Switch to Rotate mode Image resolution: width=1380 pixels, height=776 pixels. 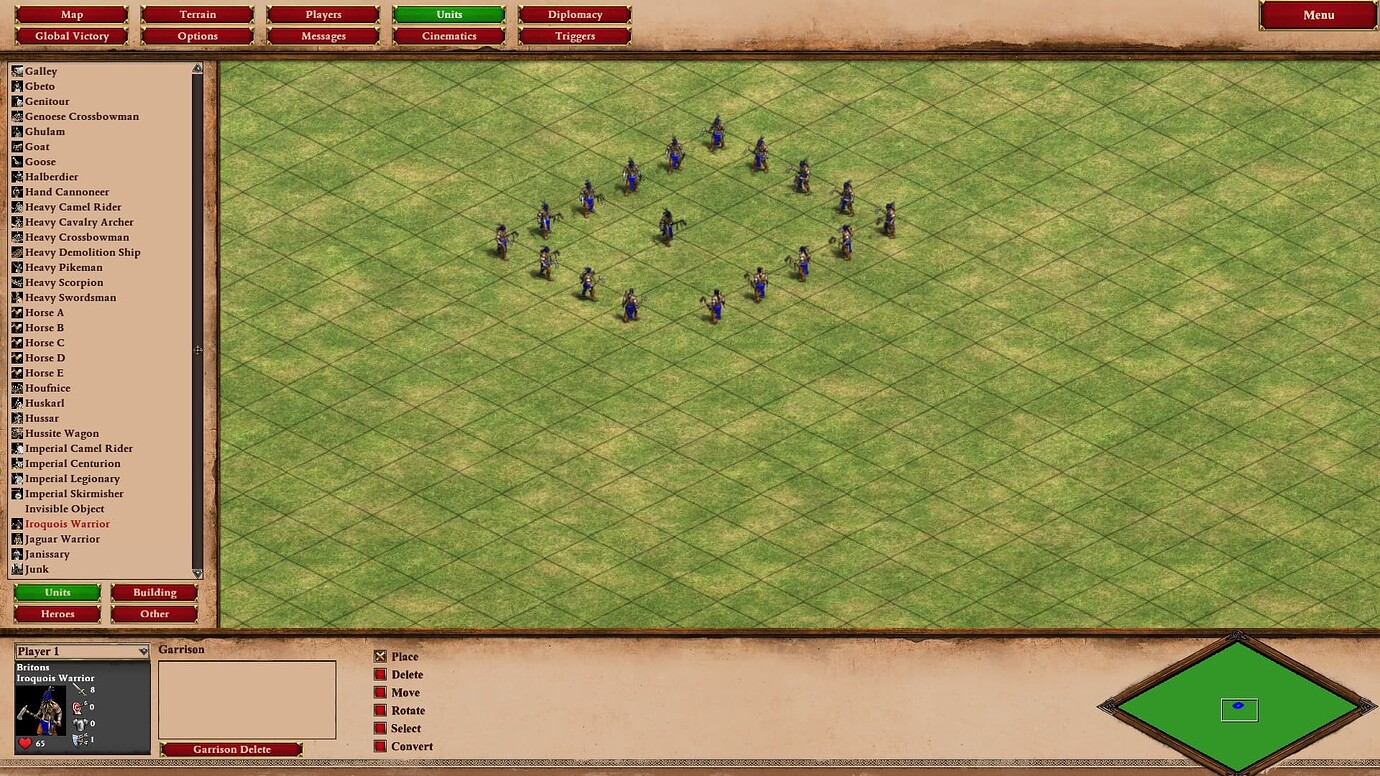pos(378,710)
